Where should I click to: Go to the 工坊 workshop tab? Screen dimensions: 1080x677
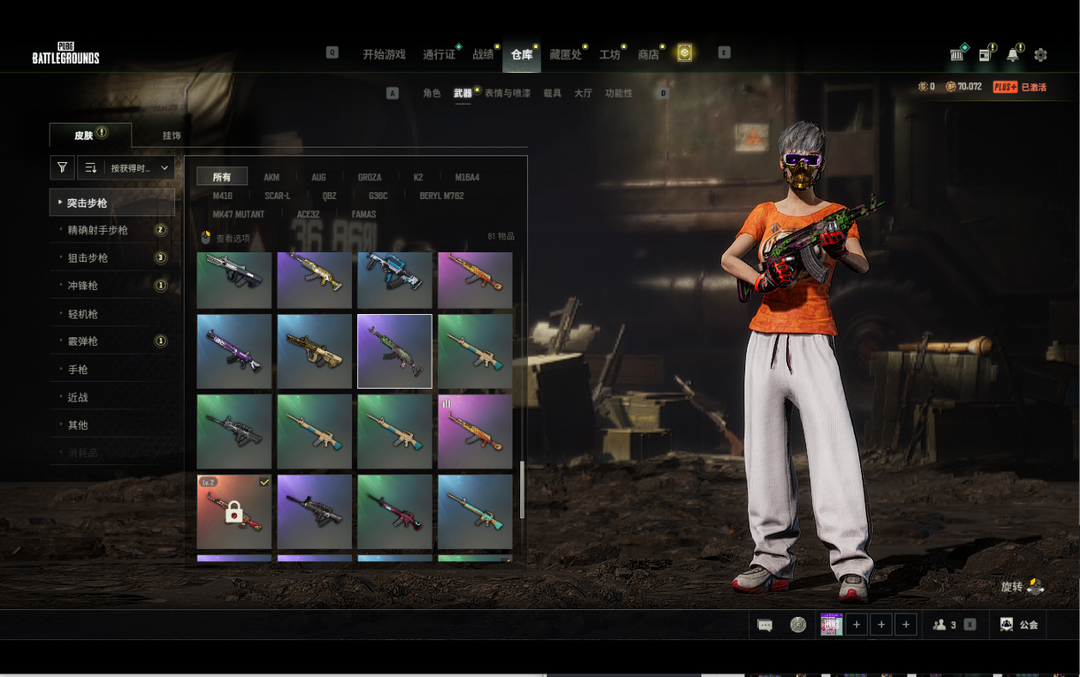coord(609,54)
